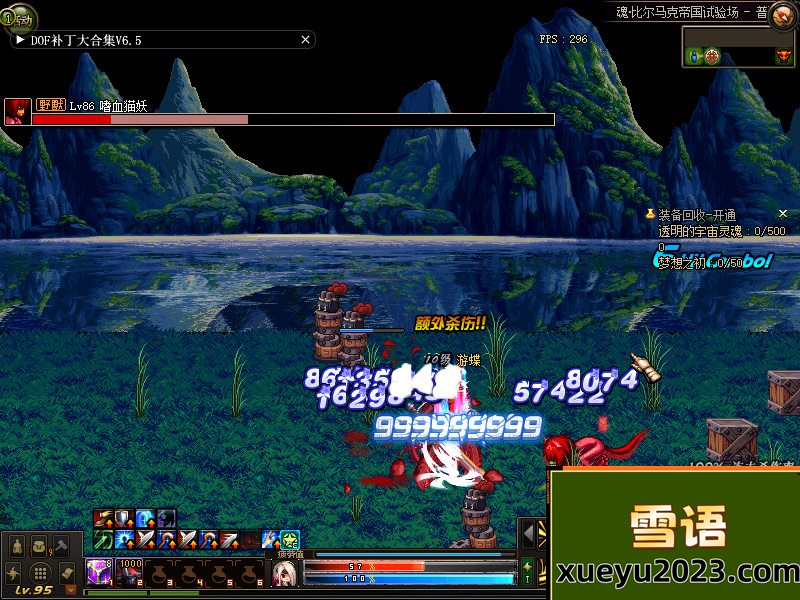
Task: Use the 1000-count item in quickslot 2
Action: (131, 571)
